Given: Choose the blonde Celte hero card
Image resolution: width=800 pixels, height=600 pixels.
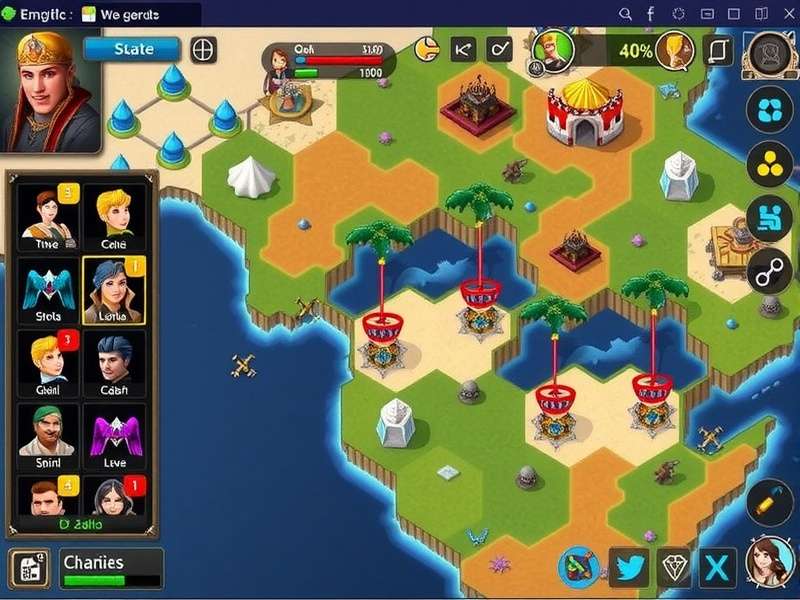Looking at the screenshot, I should tap(113, 218).
